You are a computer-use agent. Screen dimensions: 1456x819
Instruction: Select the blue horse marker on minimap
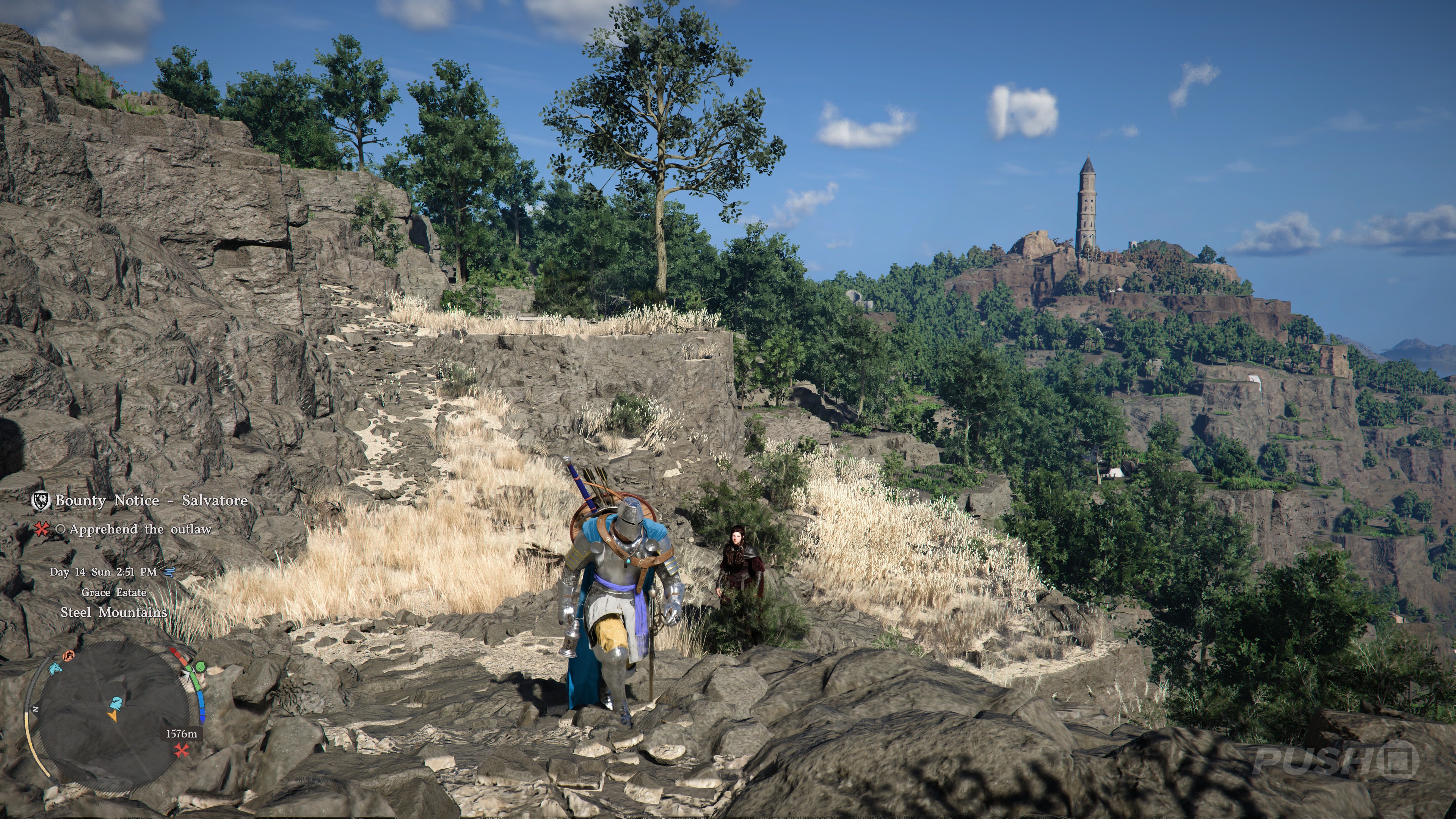(x=55, y=668)
